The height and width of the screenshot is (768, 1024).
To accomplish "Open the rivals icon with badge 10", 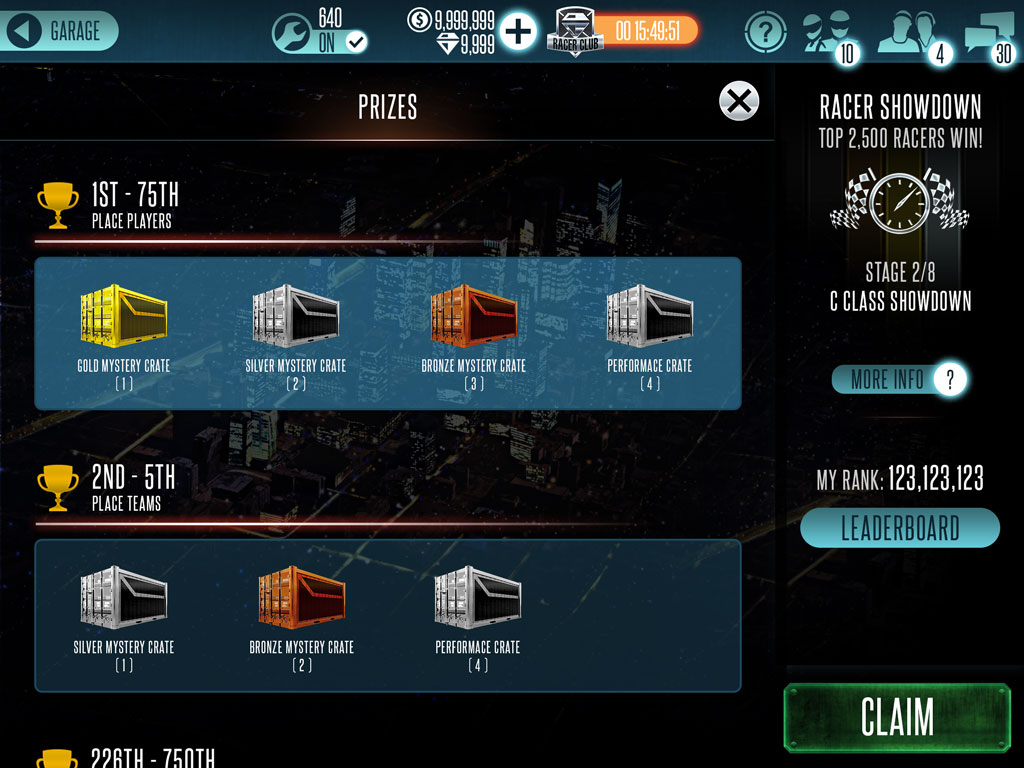I will coord(827,35).
